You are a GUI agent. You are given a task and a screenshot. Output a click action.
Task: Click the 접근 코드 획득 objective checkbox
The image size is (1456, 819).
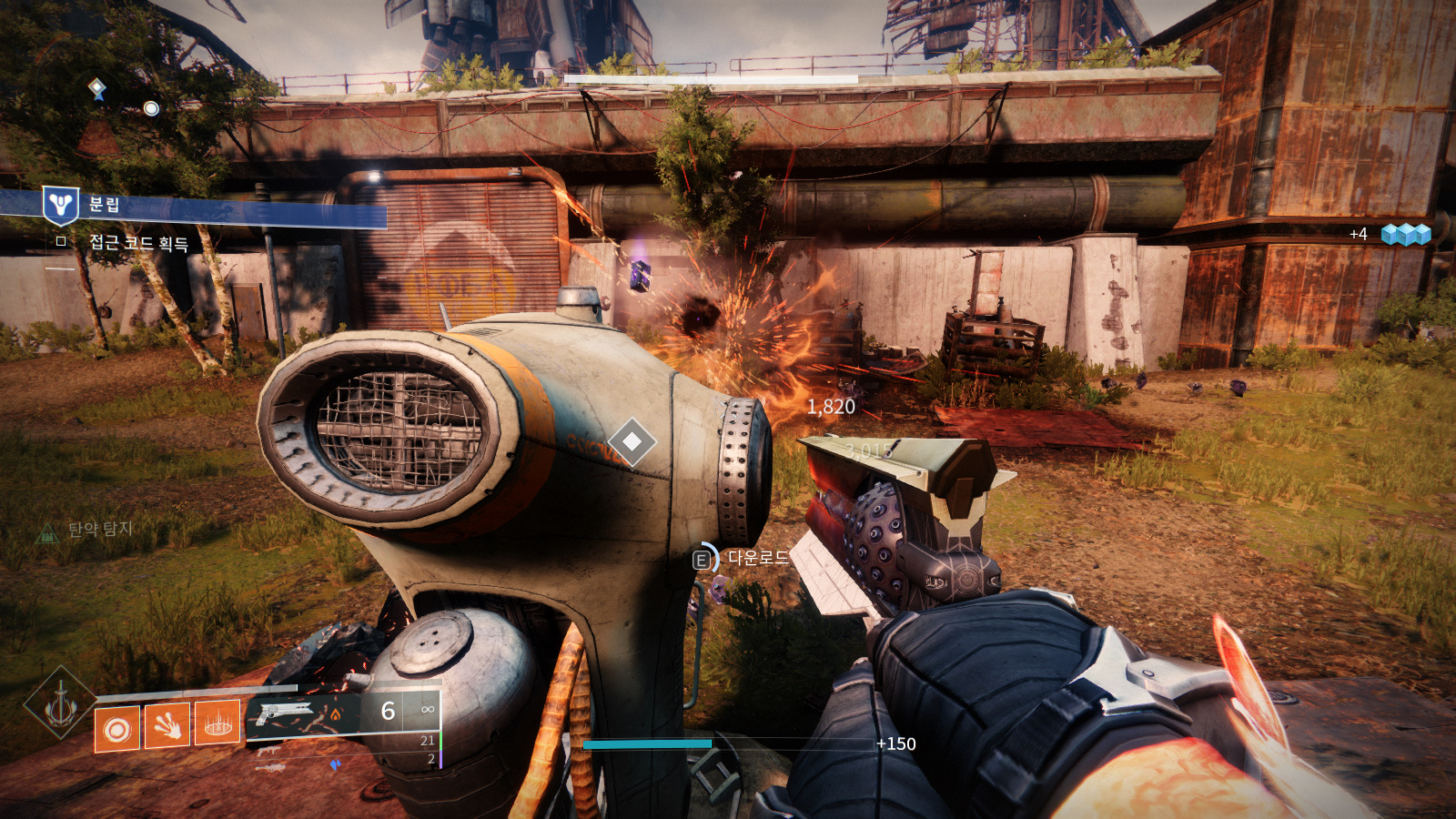pyautogui.click(x=61, y=241)
